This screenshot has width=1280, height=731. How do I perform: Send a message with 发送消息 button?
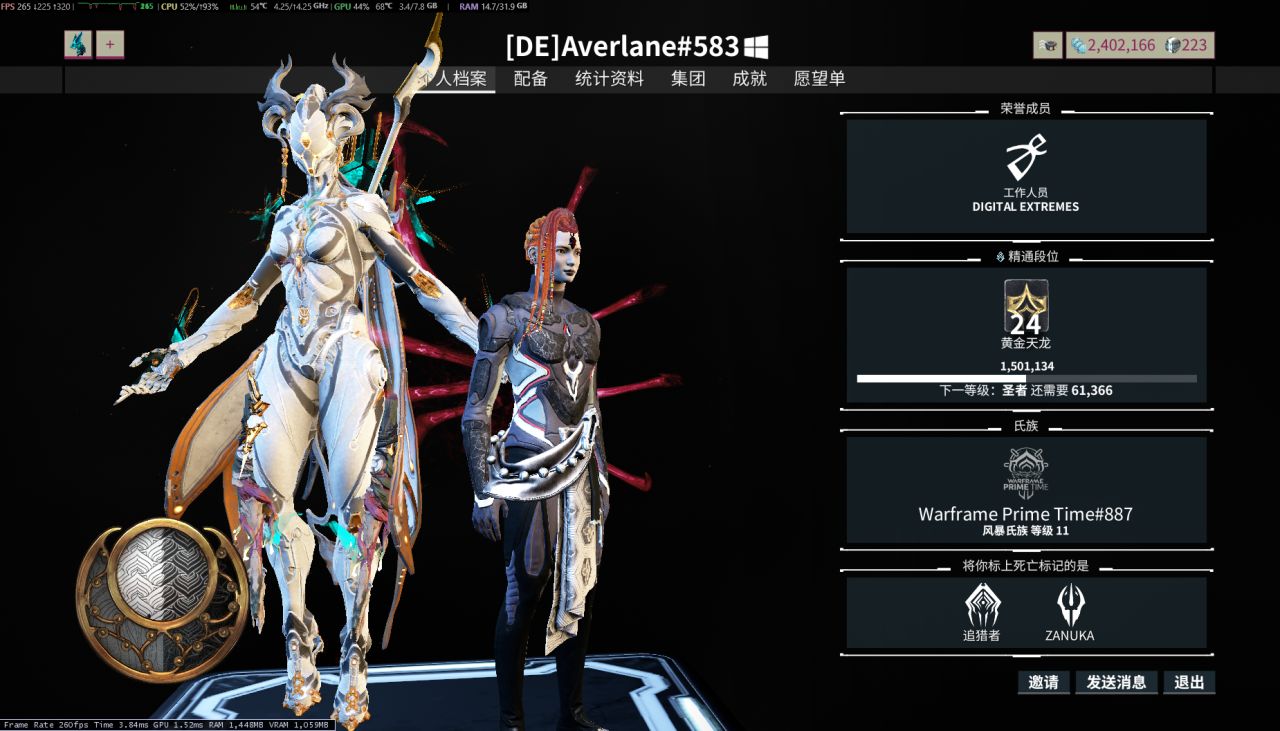(1116, 683)
